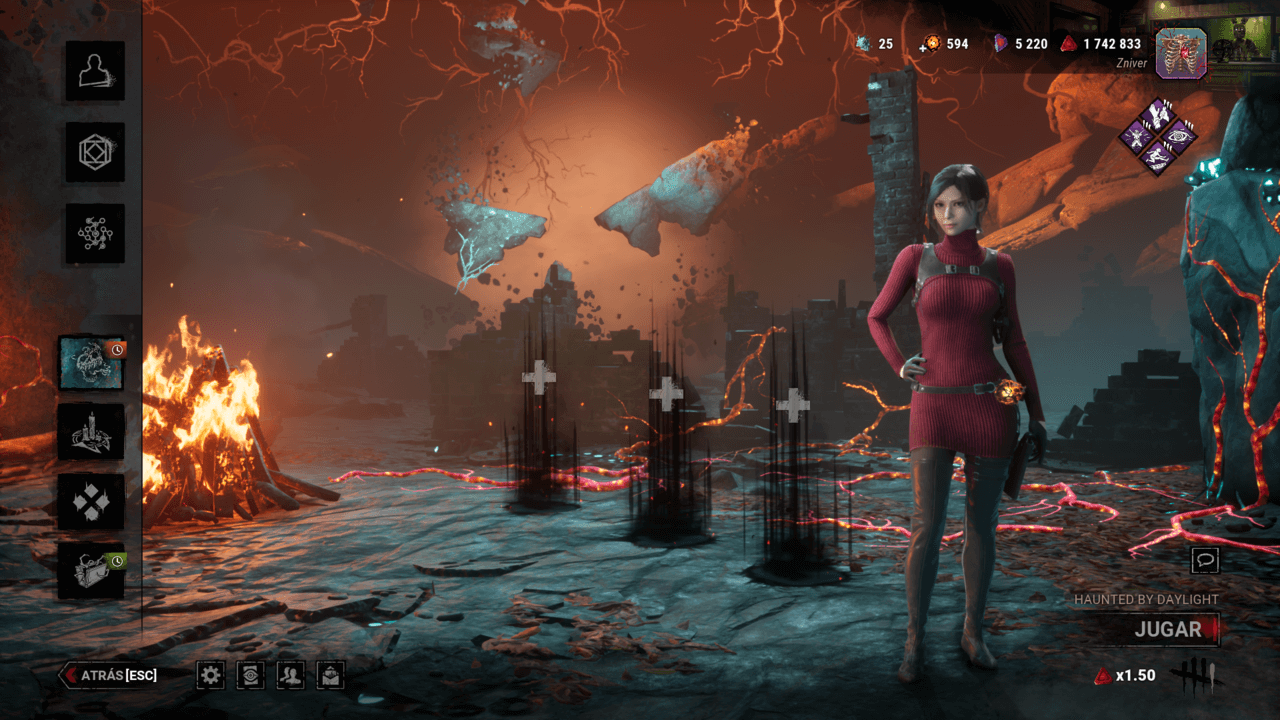The width and height of the screenshot is (1280, 720).
Task: Open the gear settings menu
Action: coord(210,676)
